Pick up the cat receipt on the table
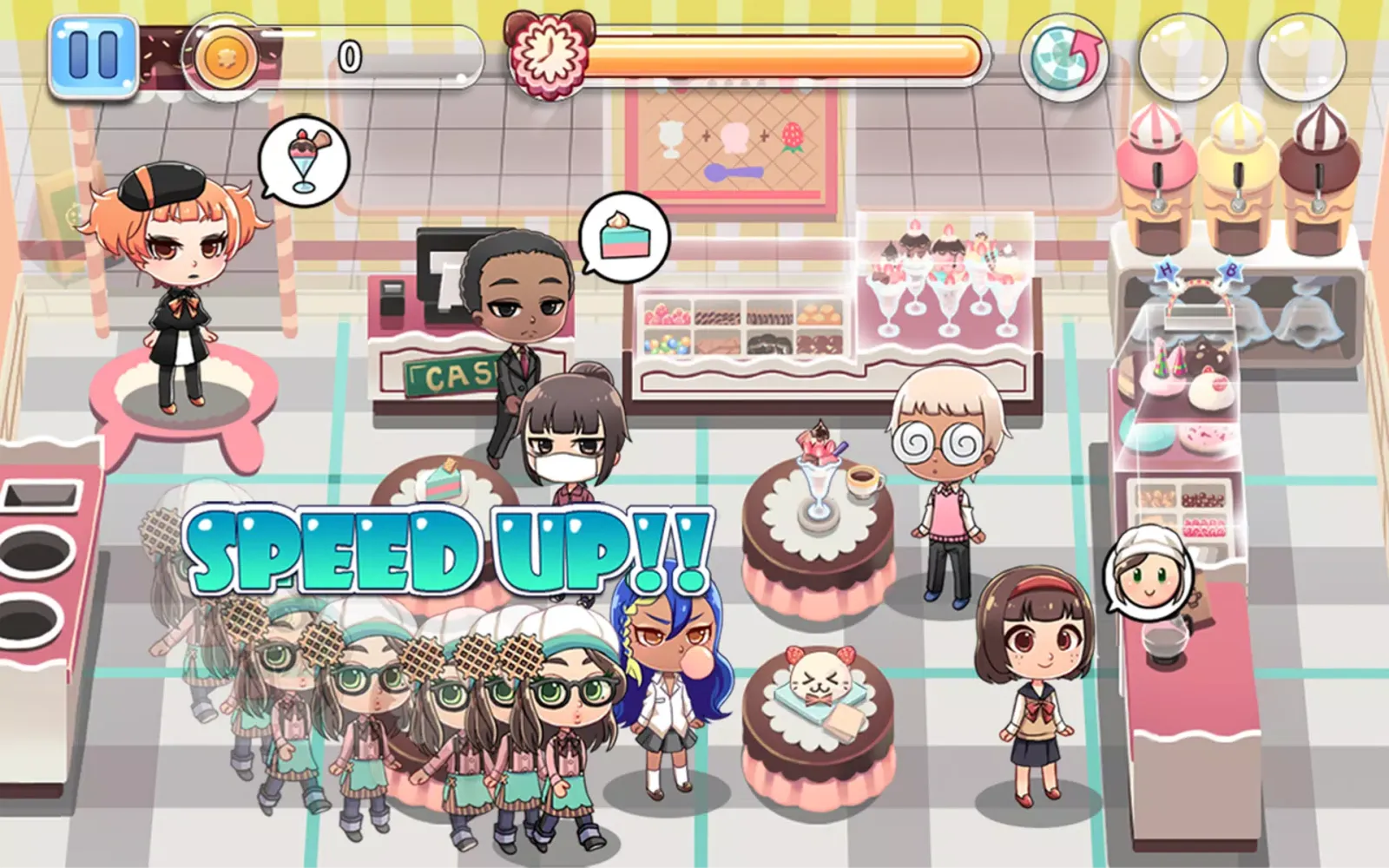 pos(816,686)
